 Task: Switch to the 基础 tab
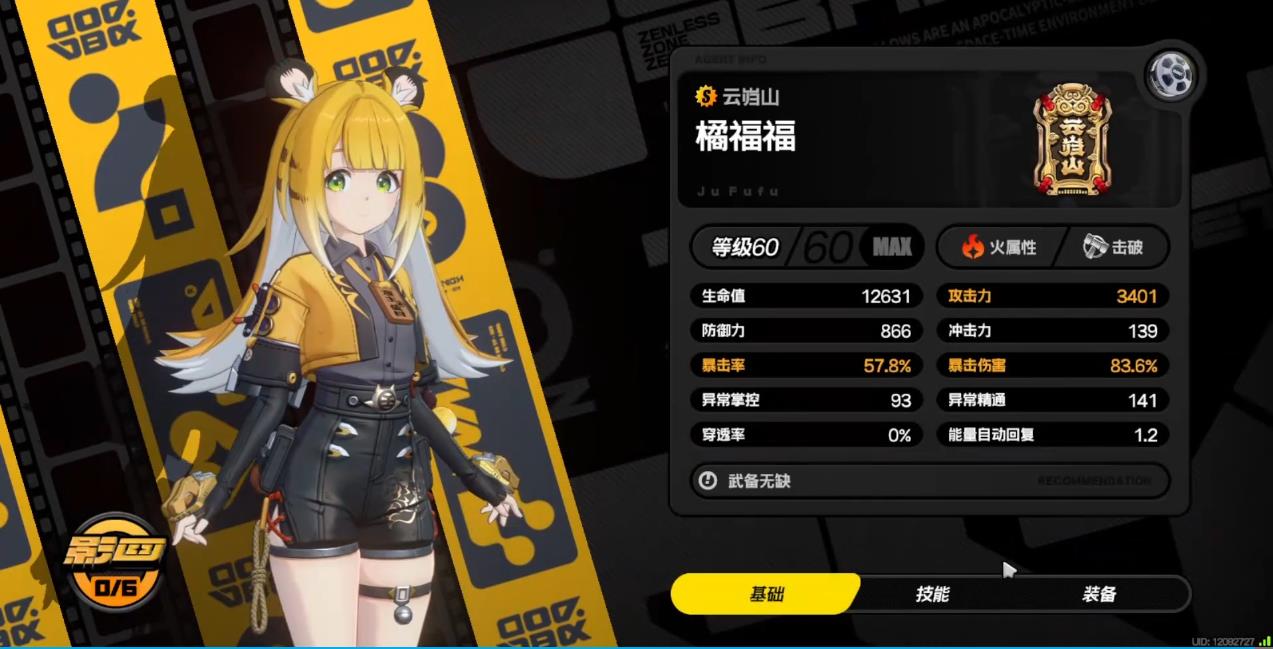[x=767, y=594]
